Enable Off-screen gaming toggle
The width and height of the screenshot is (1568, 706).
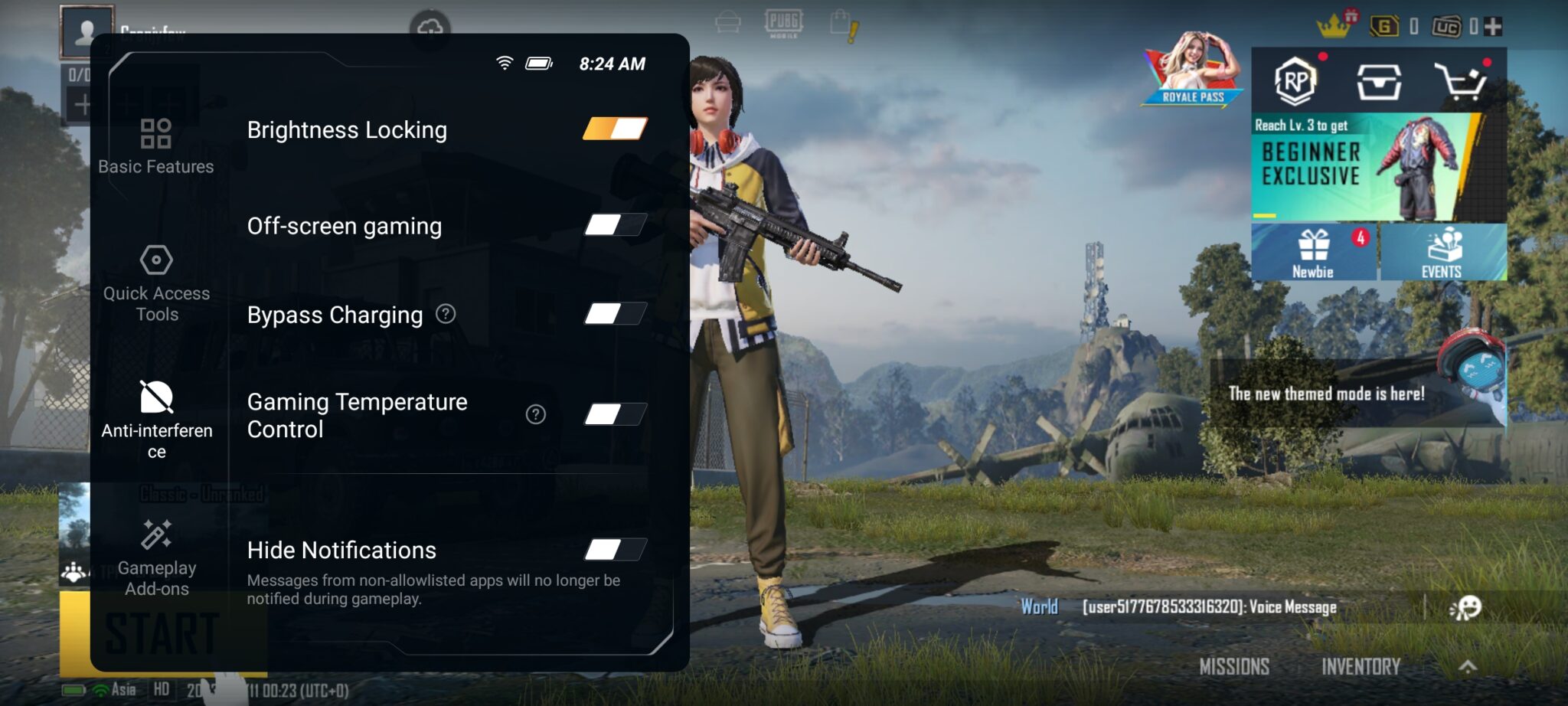(615, 225)
